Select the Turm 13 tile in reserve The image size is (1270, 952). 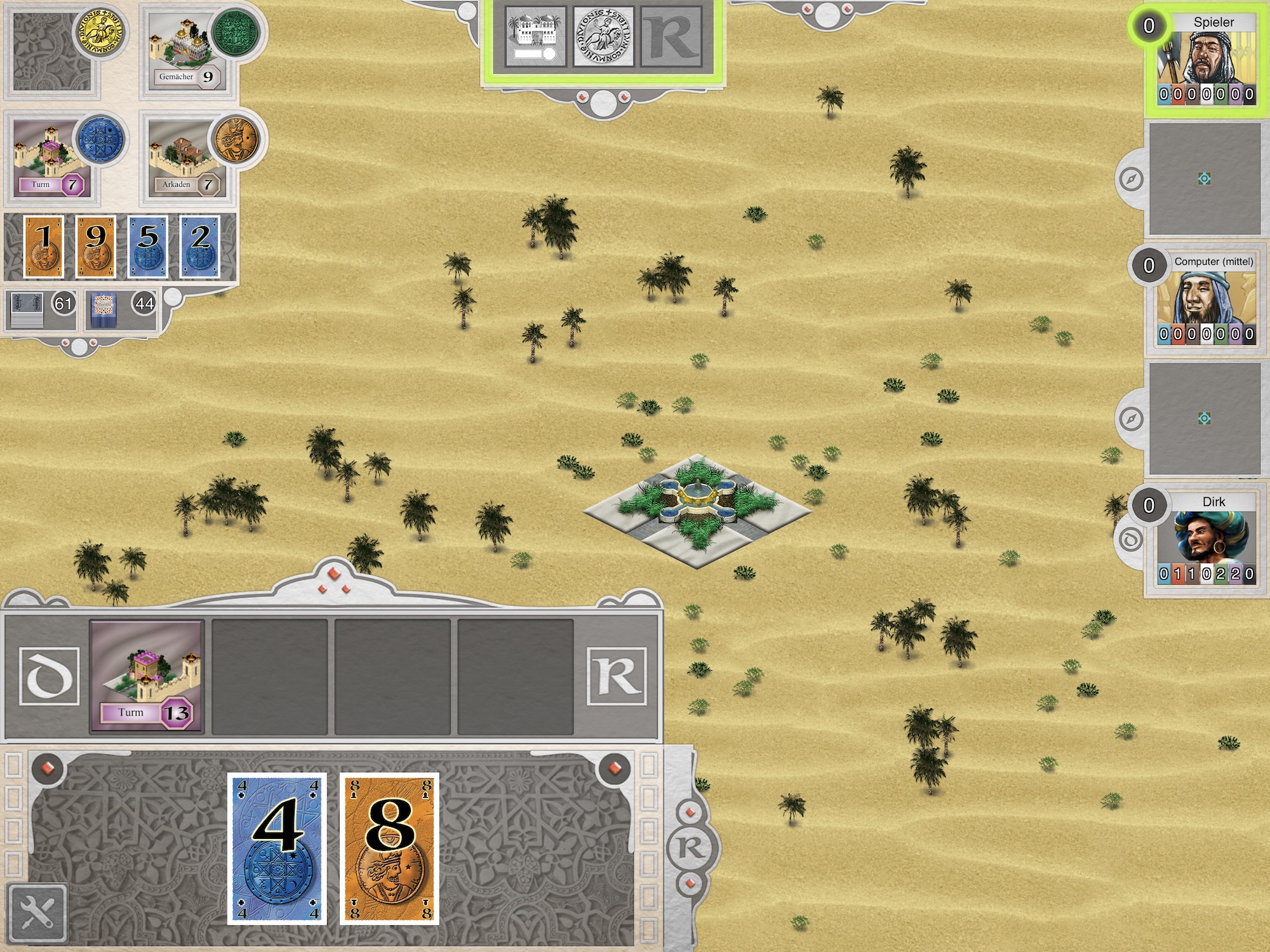[x=147, y=676]
